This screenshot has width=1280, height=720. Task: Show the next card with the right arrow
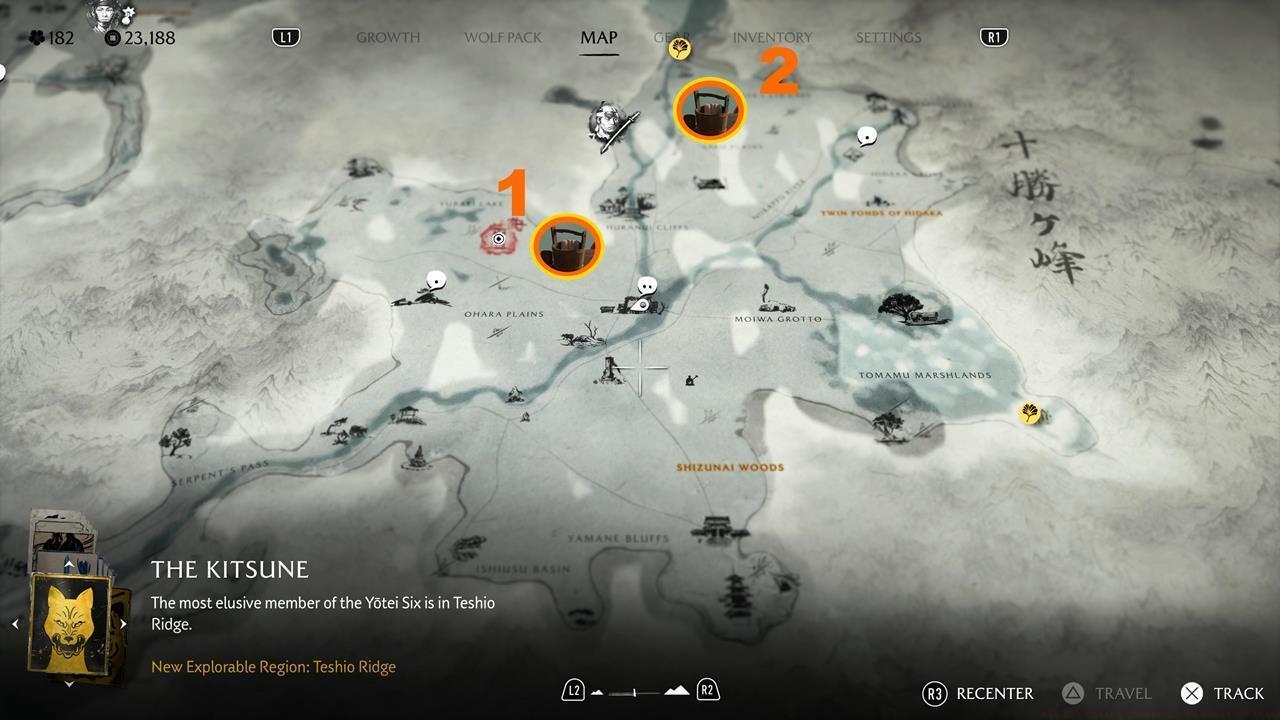click(123, 624)
